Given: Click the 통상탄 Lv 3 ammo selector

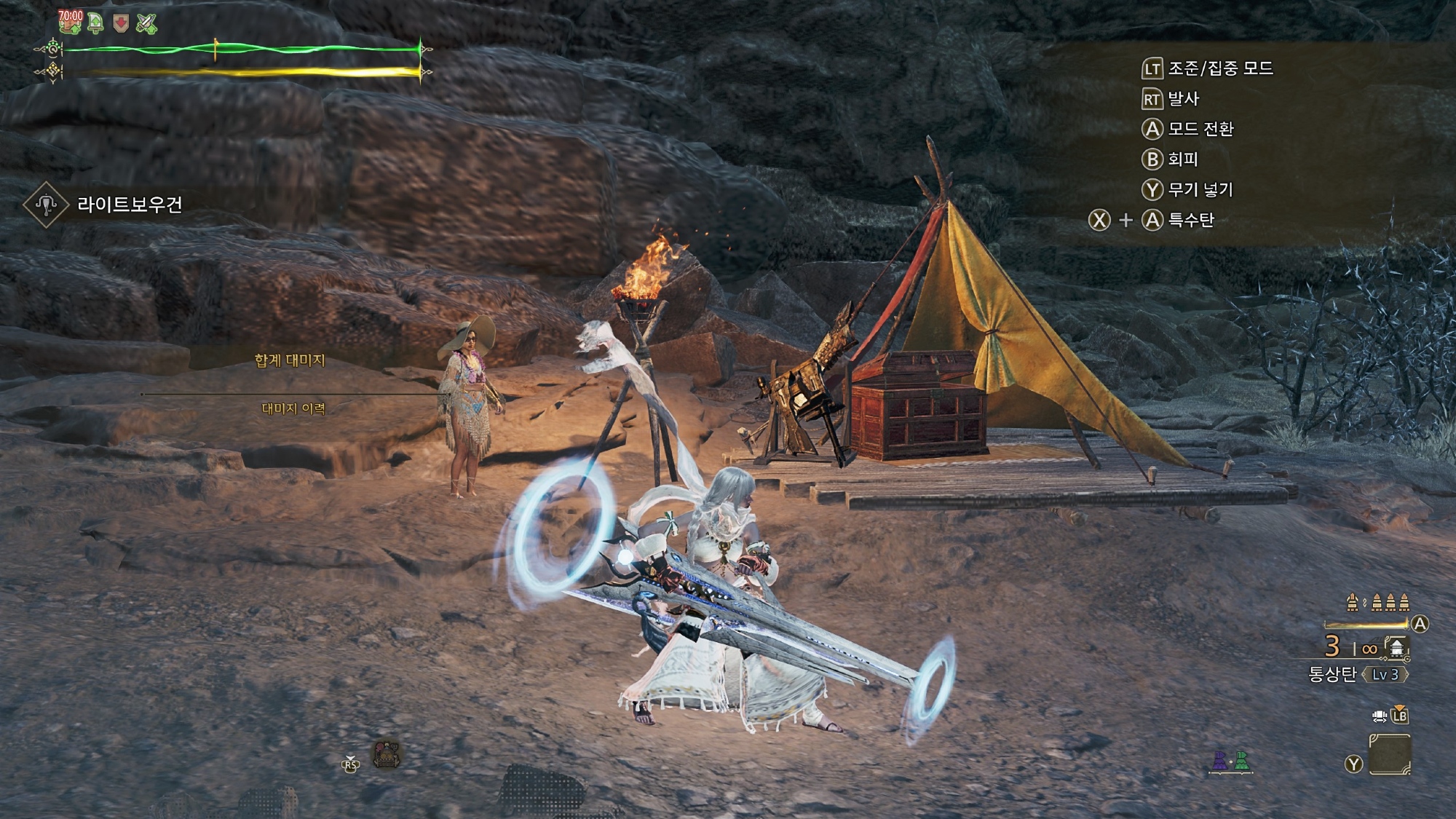Looking at the screenshot, I should 1358,674.
